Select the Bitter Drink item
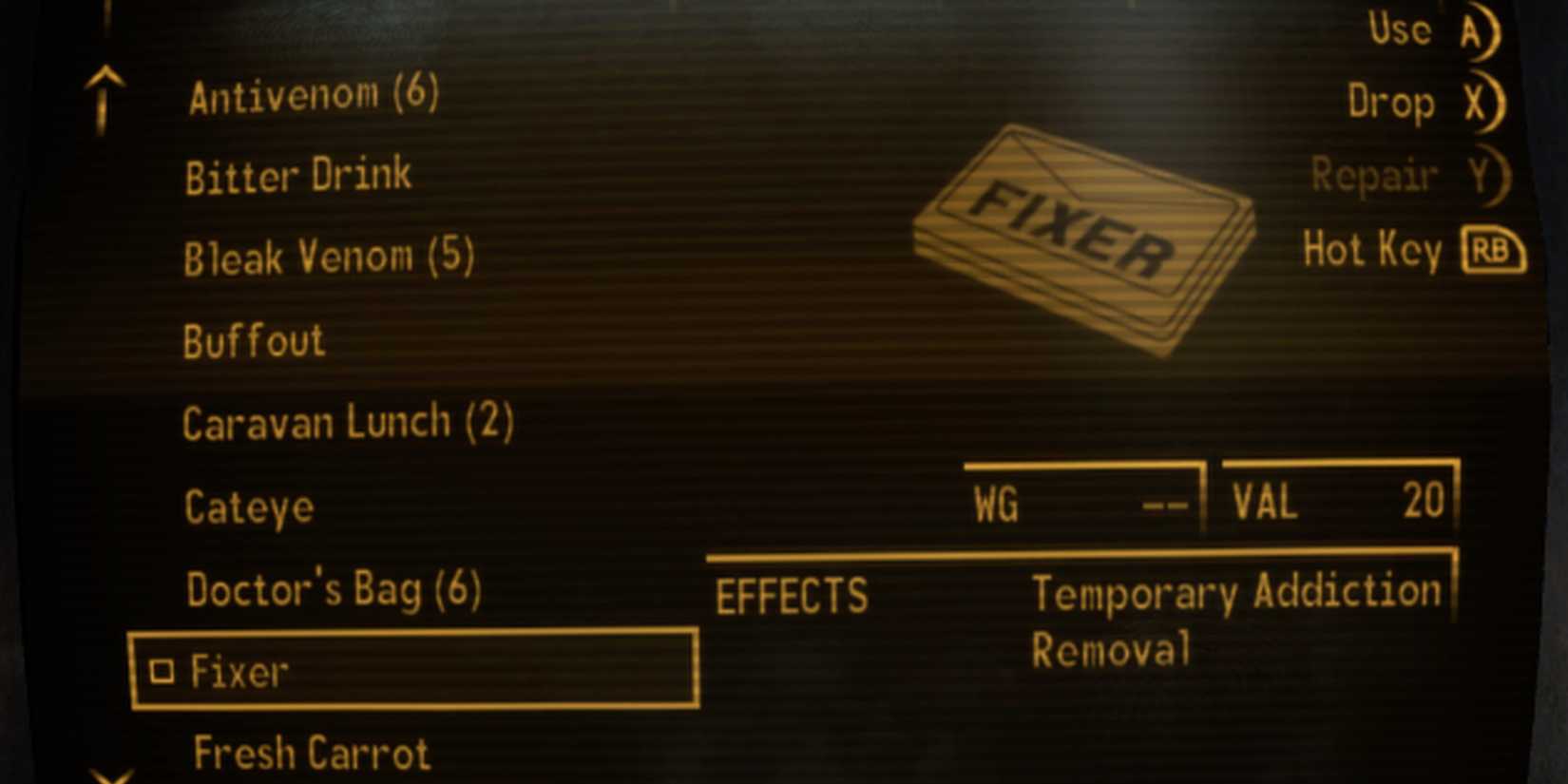1568x784 pixels. [x=297, y=174]
